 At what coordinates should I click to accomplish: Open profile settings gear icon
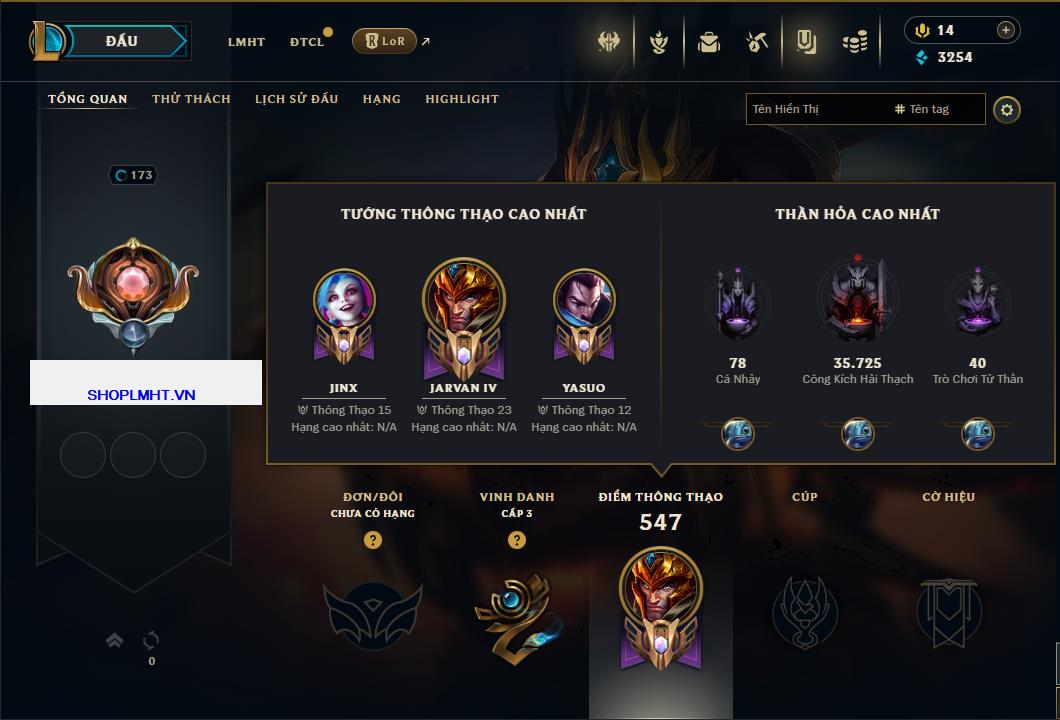(1007, 109)
